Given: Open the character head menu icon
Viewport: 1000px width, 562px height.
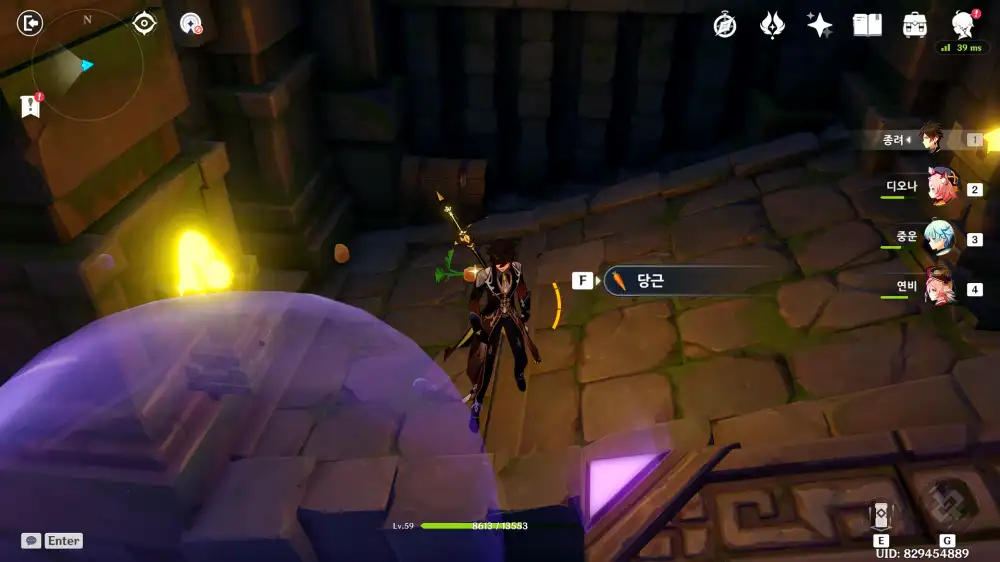Looking at the screenshot, I should pos(963,25).
